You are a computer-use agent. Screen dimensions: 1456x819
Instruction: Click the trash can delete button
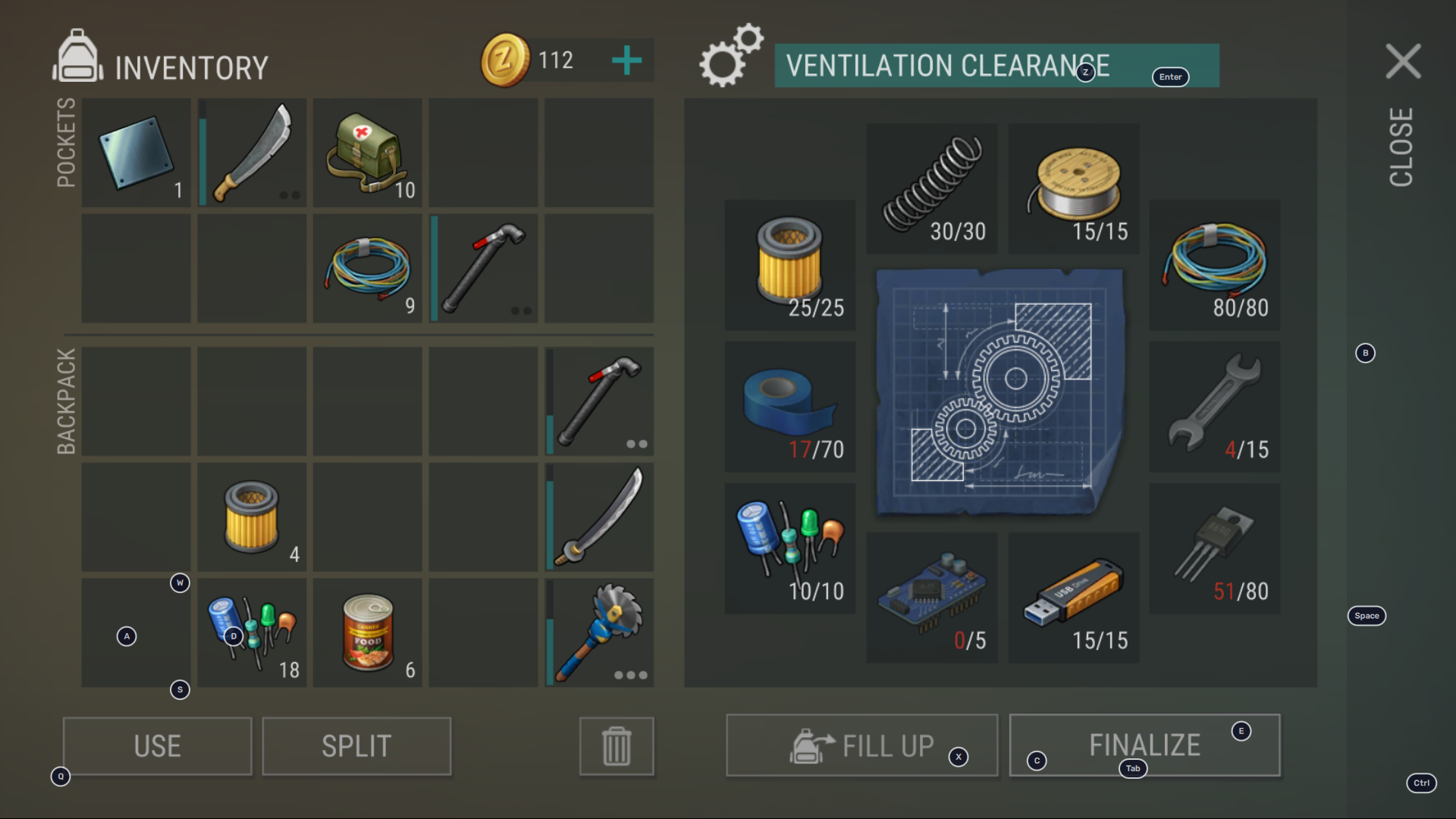pos(616,746)
